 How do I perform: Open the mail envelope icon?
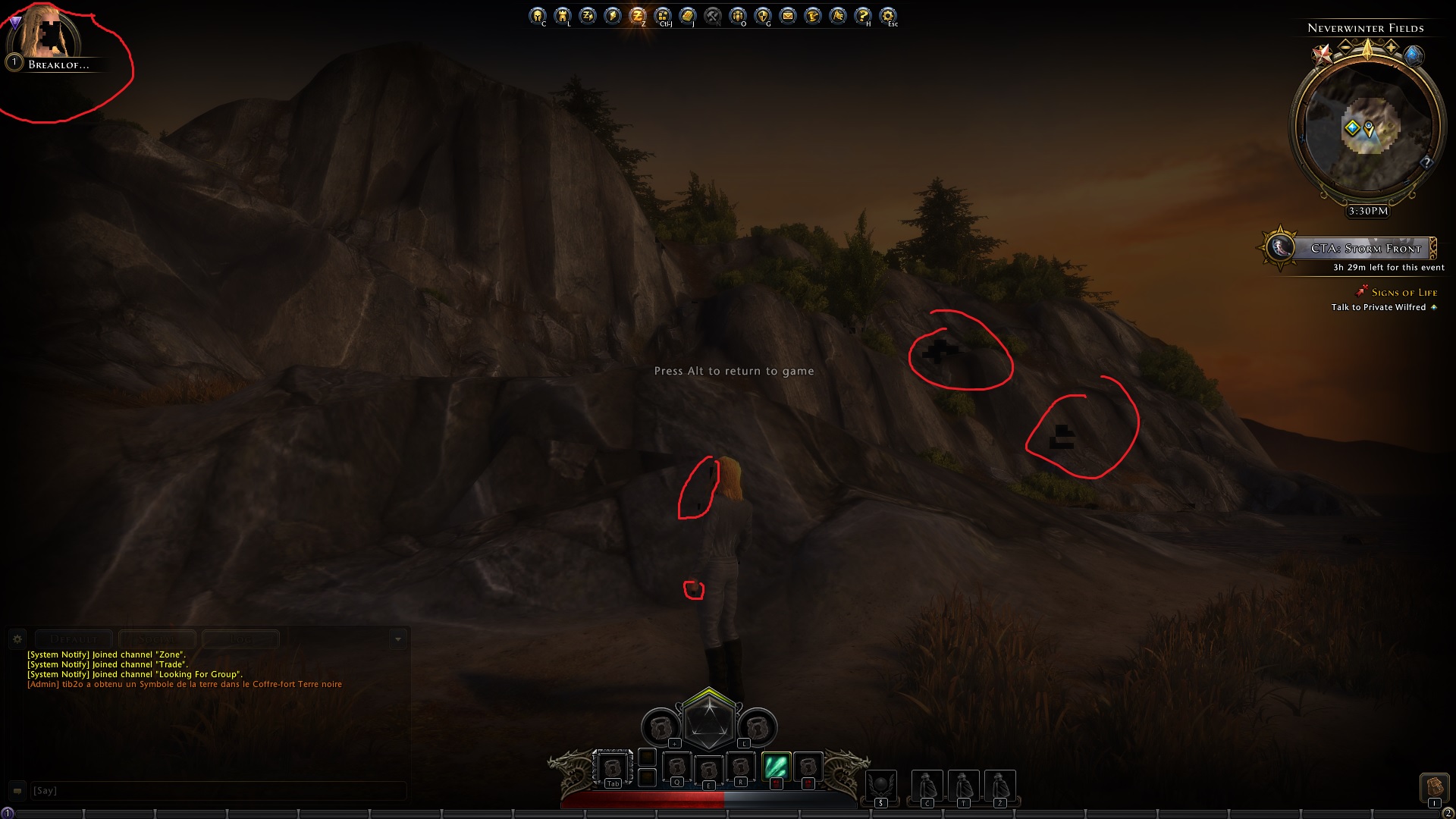coord(788,15)
